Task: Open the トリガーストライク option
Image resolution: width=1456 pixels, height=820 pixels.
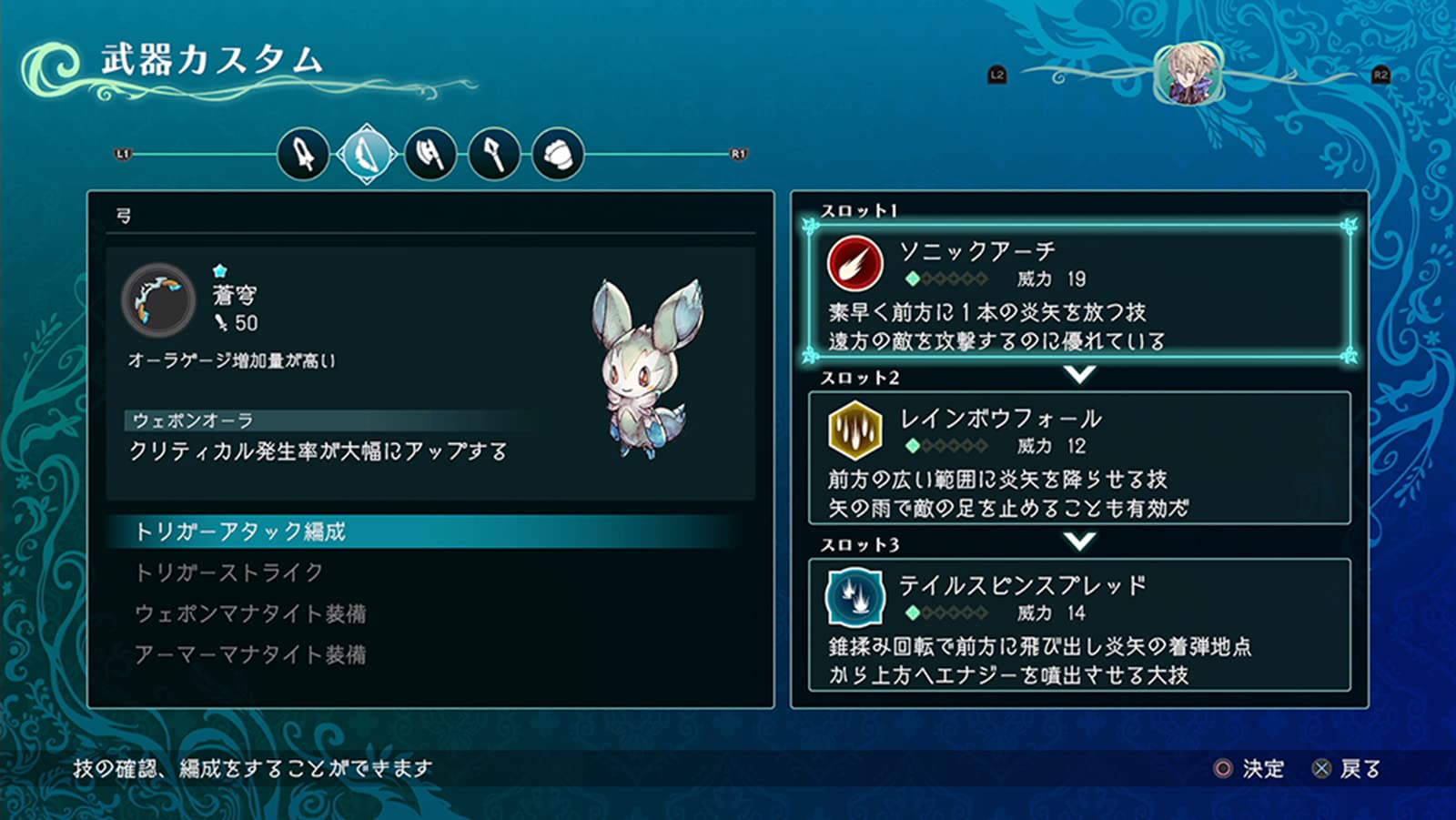Action: tap(229, 572)
